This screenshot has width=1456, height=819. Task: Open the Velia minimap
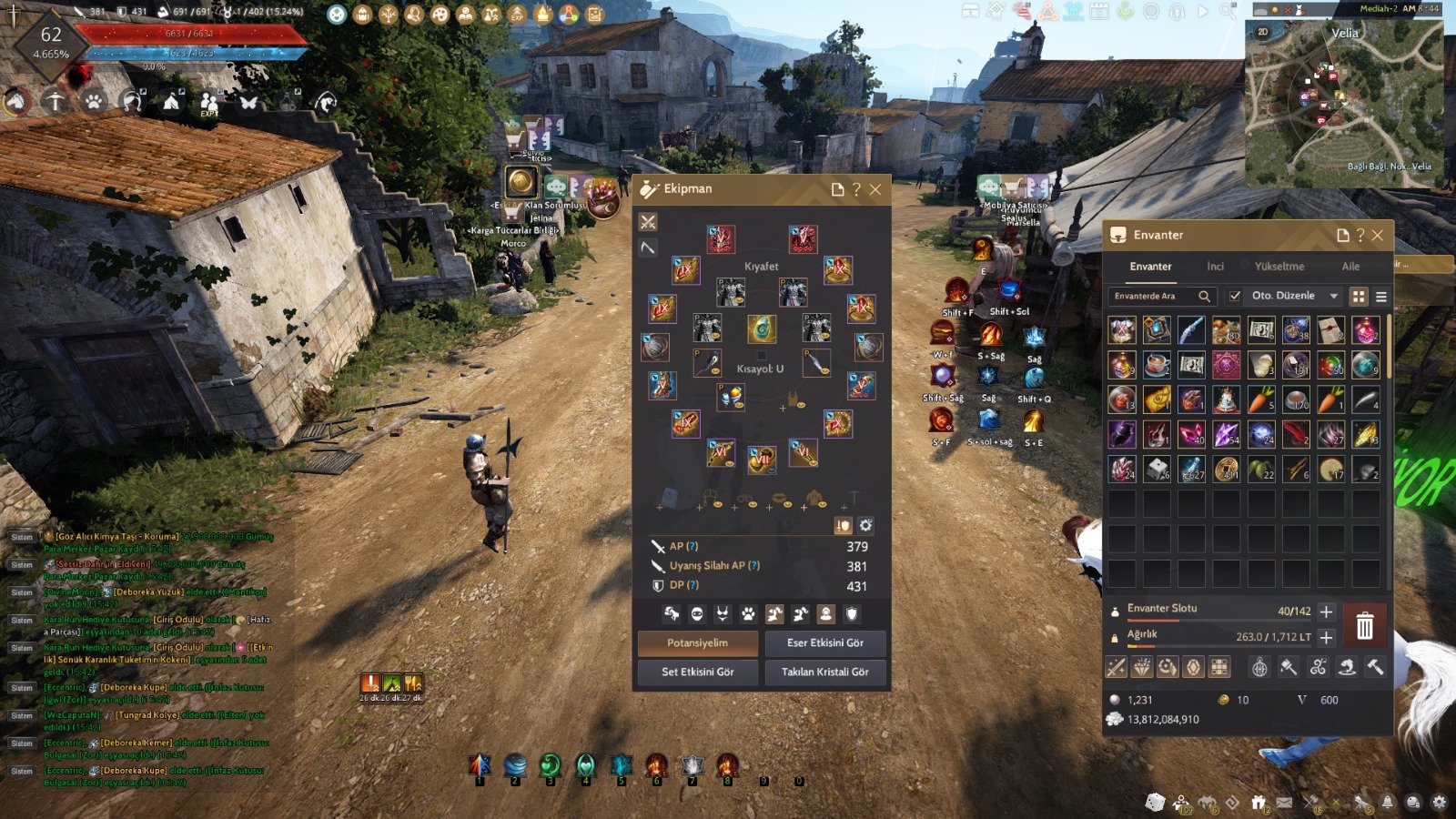[x=1343, y=102]
